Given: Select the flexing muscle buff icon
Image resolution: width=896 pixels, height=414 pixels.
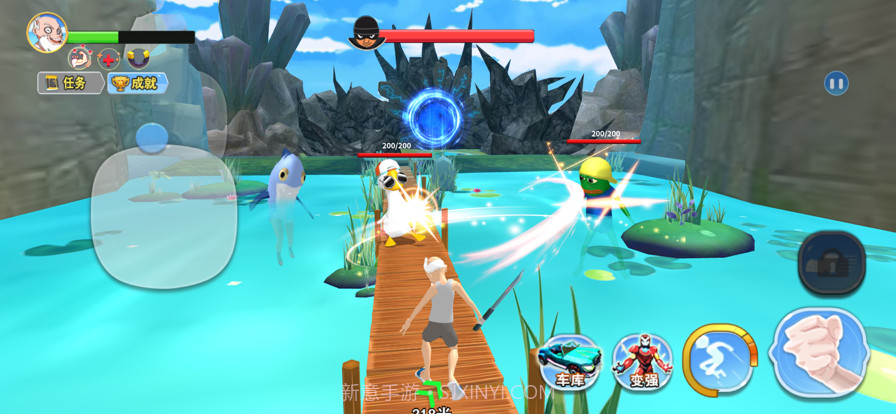Looking at the screenshot, I should (80, 58).
